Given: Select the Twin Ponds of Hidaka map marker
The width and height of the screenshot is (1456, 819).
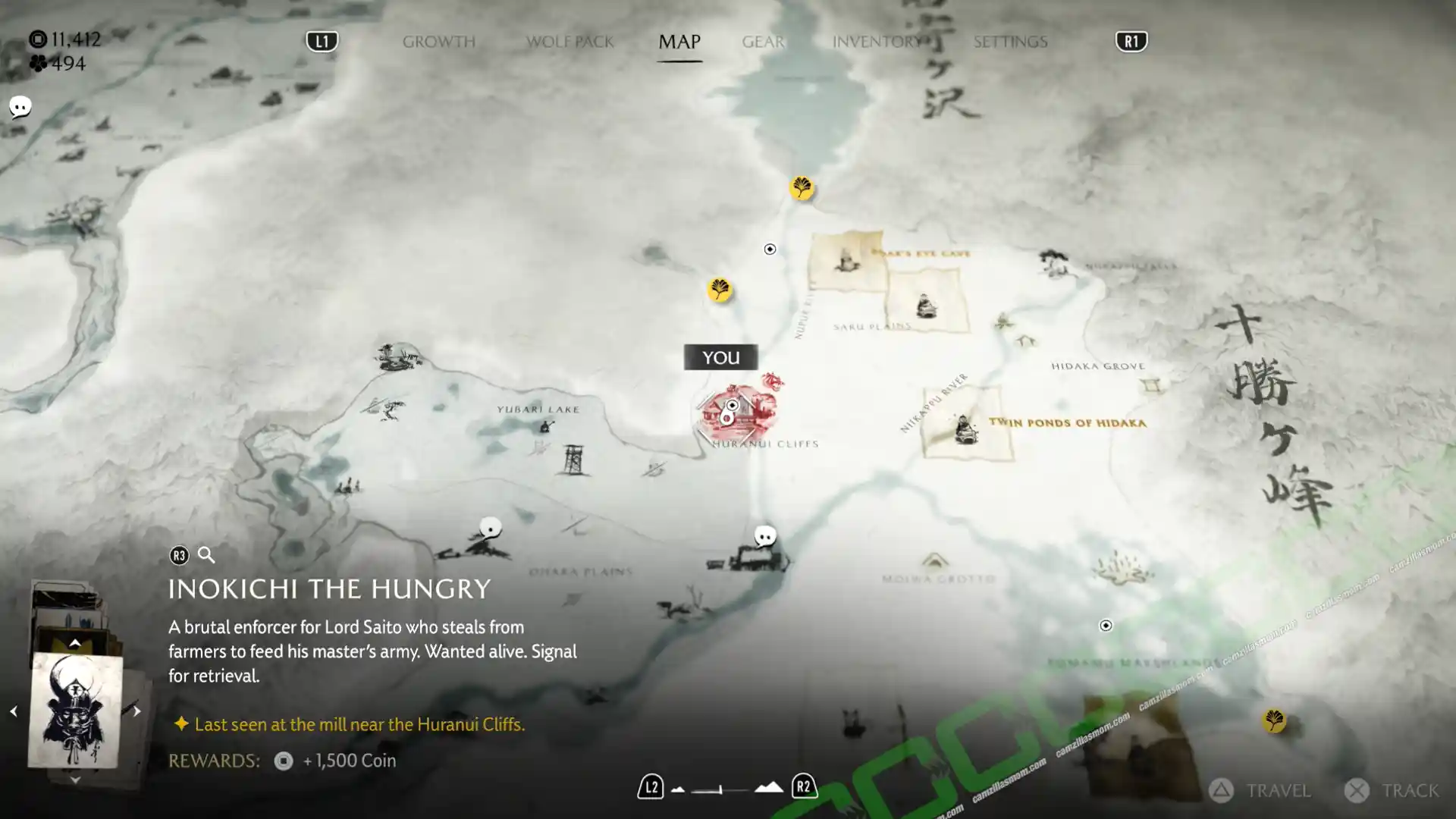Looking at the screenshot, I should coord(965,428).
